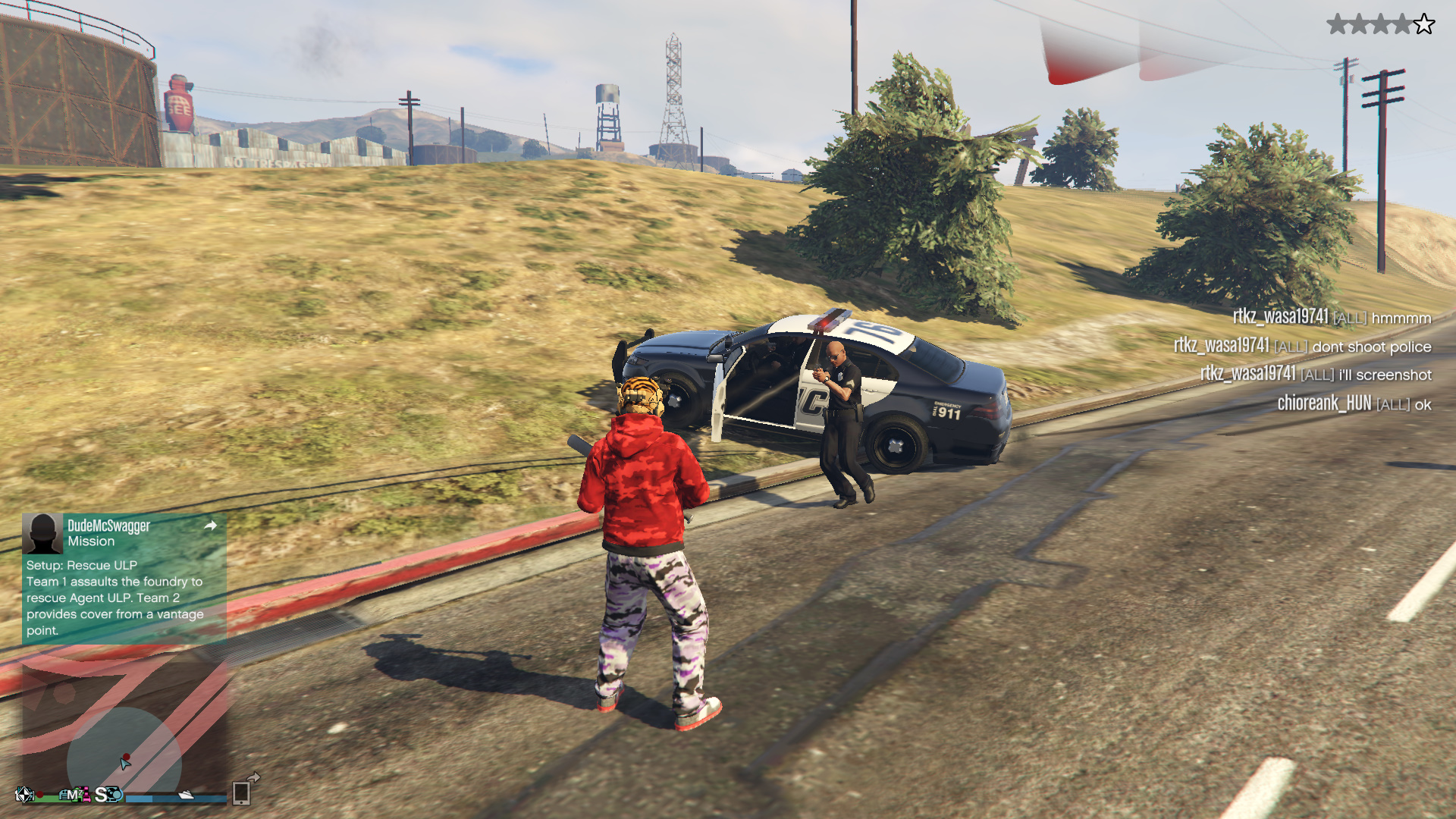Screen dimensions: 1456x819
Task: Click the wanted level stars
Action: tap(1380, 25)
